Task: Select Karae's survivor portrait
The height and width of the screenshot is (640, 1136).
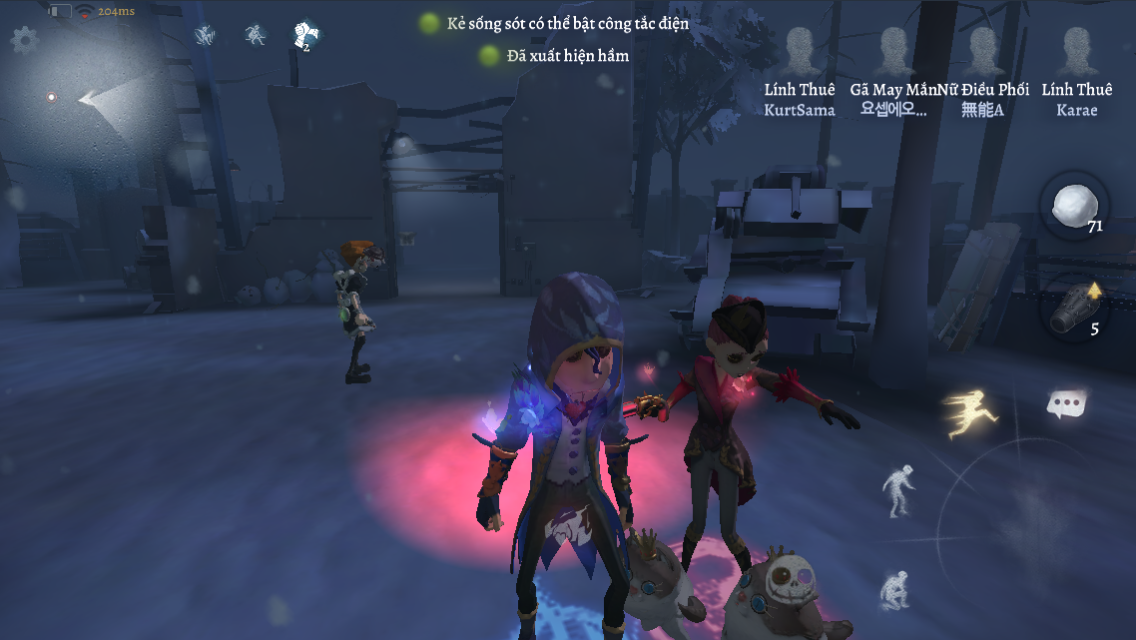Action: pos(1076,52)
